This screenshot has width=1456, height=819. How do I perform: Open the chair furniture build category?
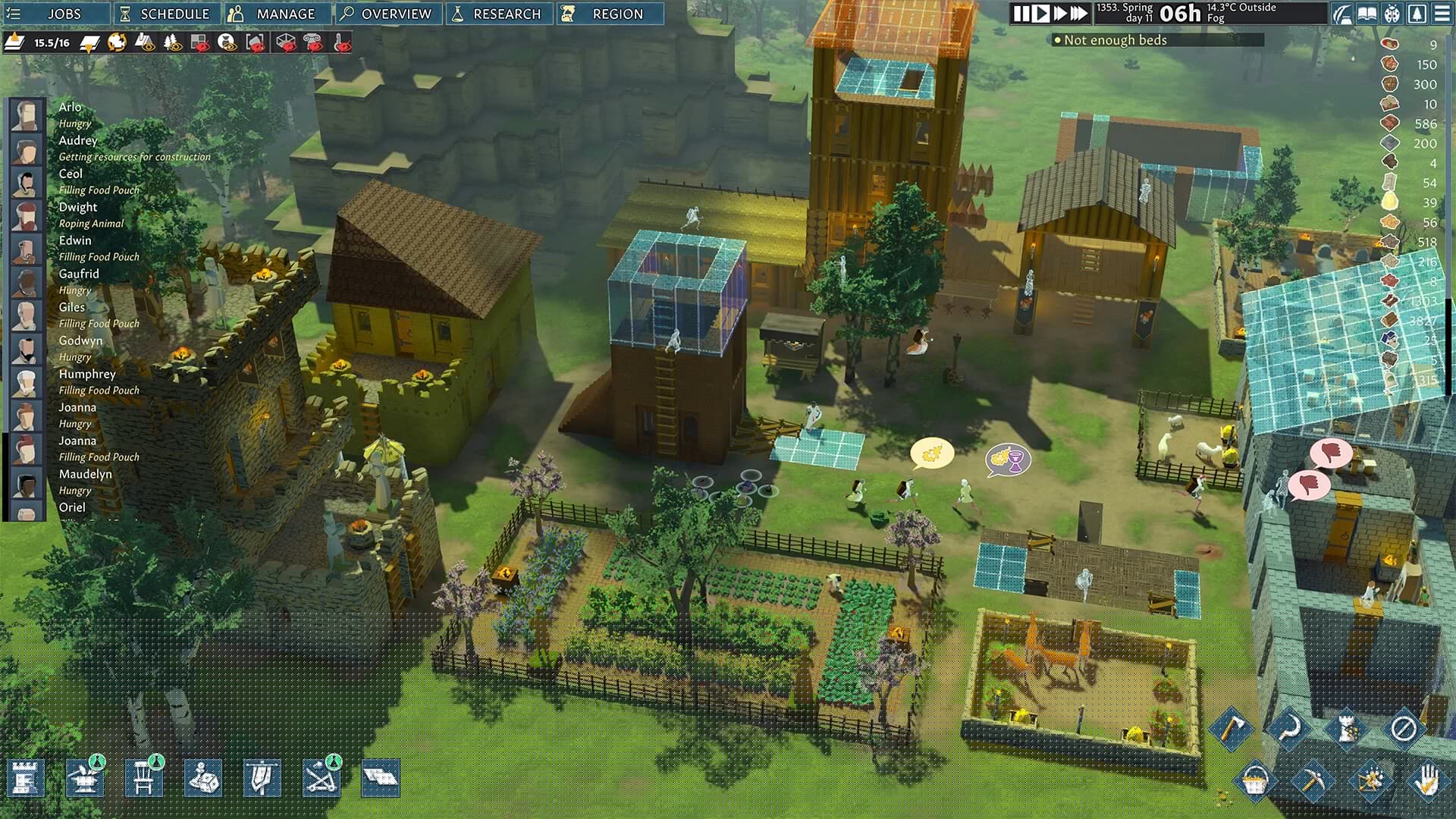click(x=144, y=778)
